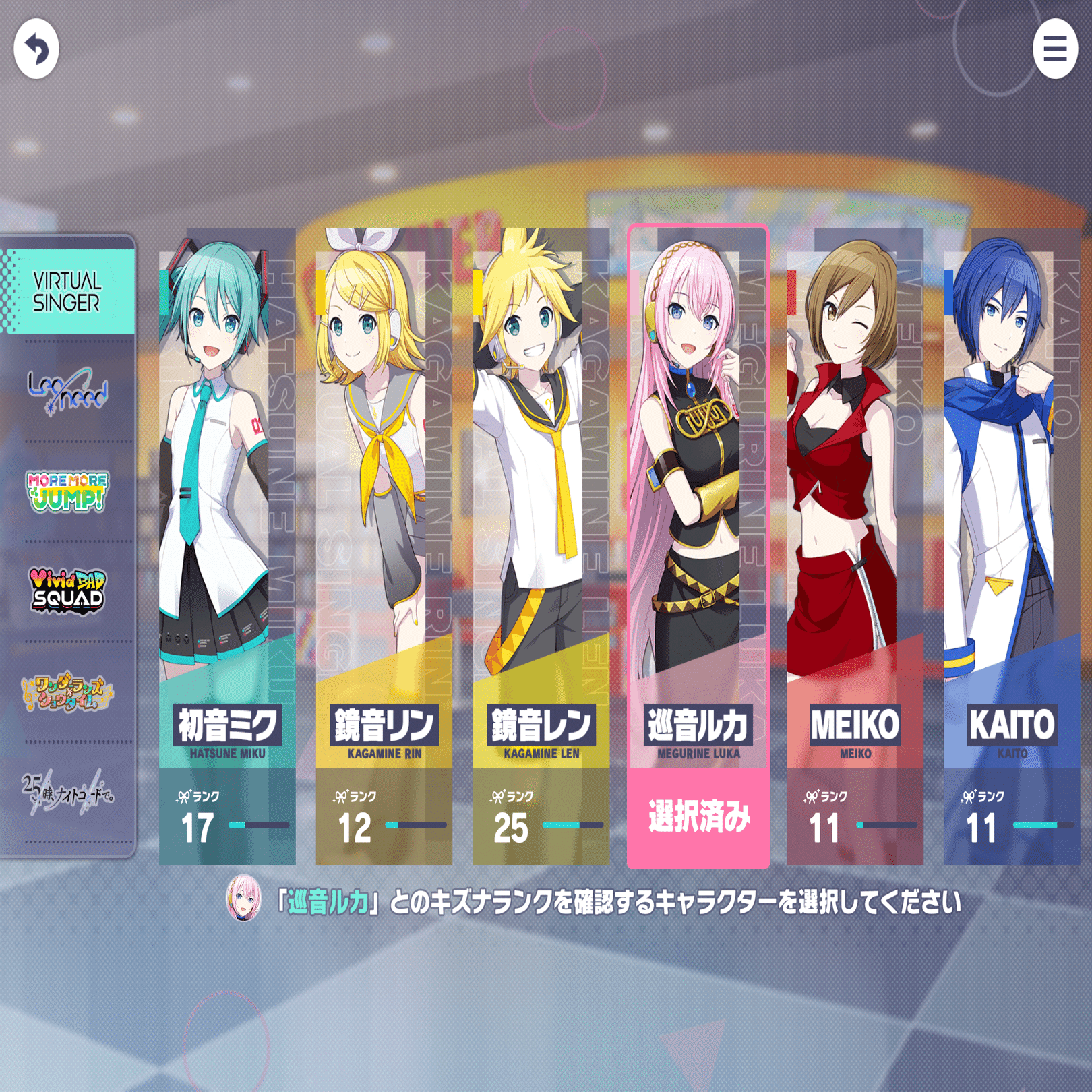Click Len's rank 25 progress bar

coord(573,824)
